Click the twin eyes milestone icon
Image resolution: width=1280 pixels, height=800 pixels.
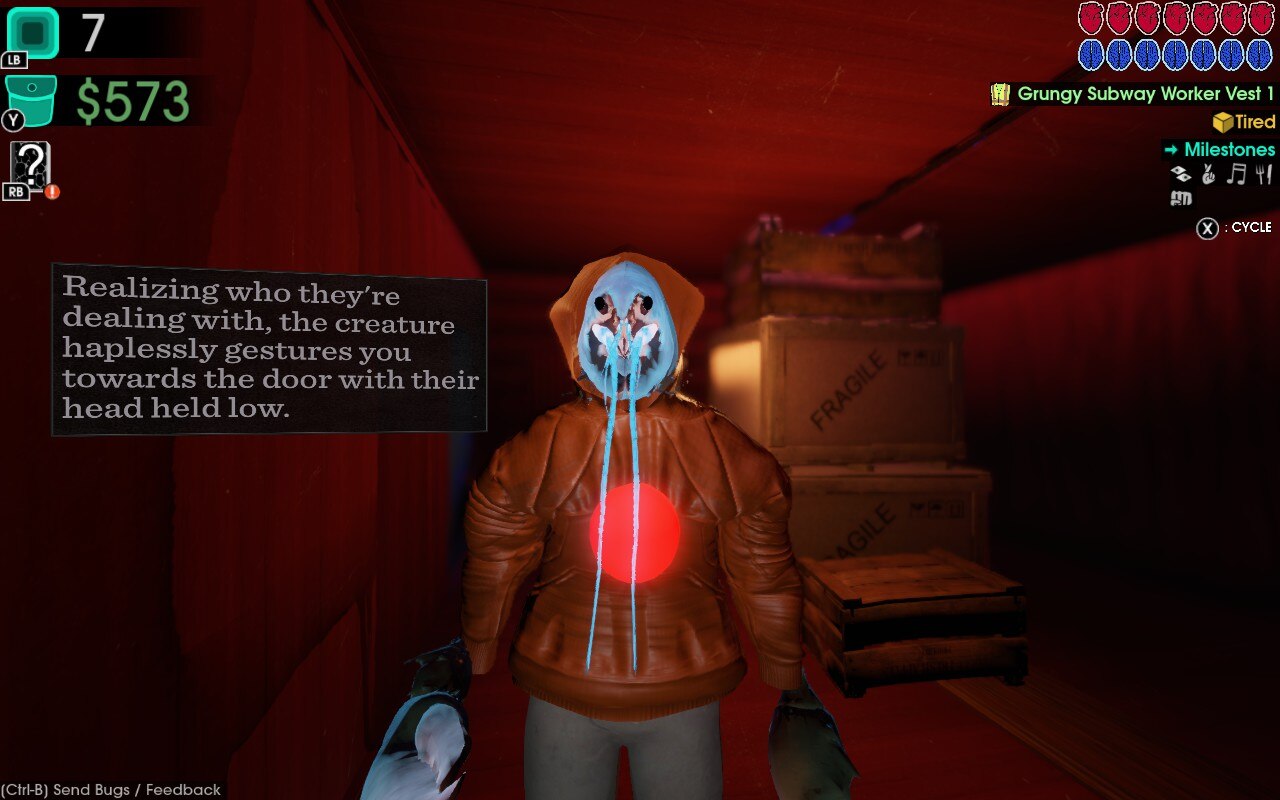1180,173
